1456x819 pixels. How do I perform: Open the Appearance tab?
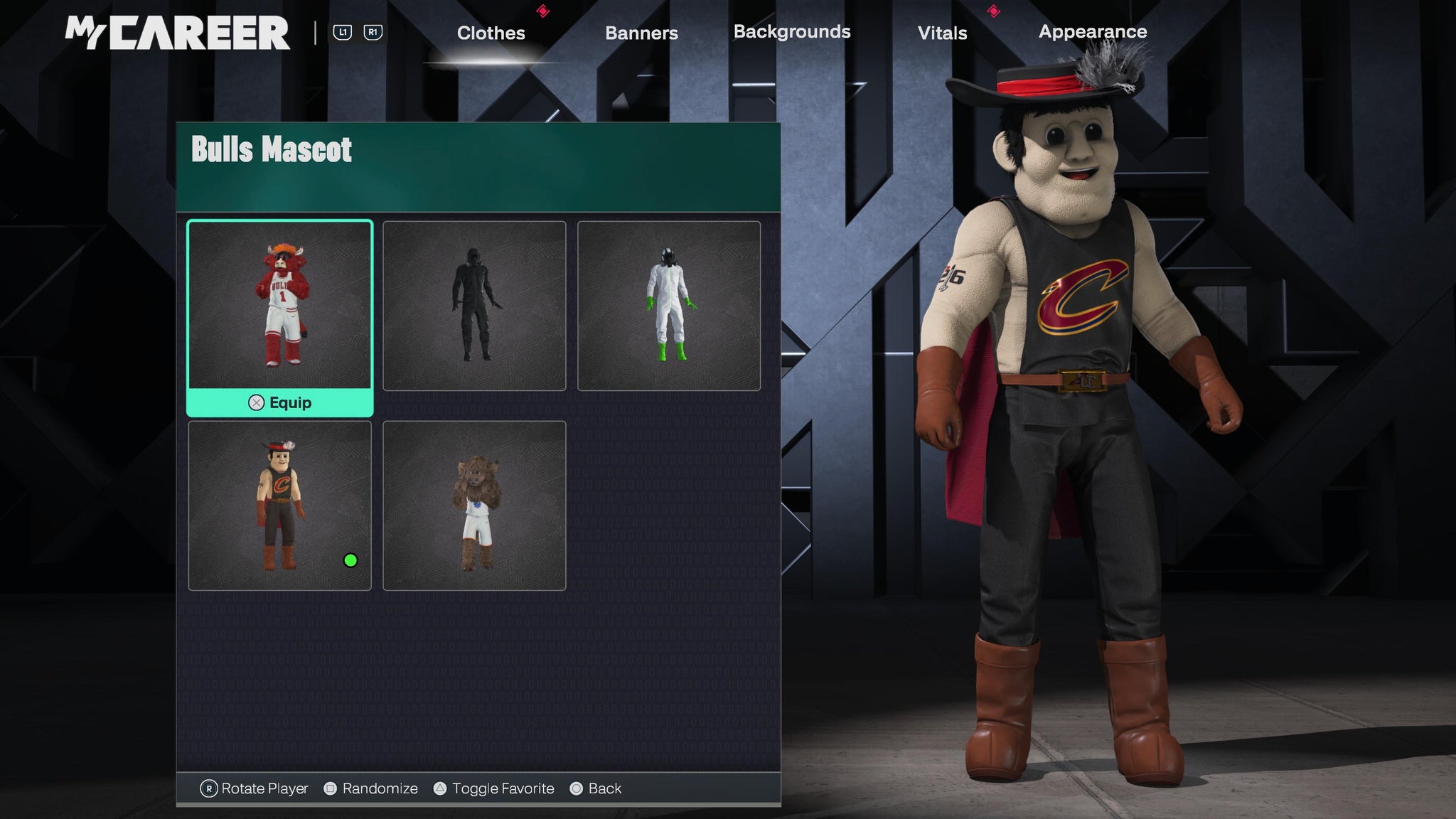coord(1093,32)
